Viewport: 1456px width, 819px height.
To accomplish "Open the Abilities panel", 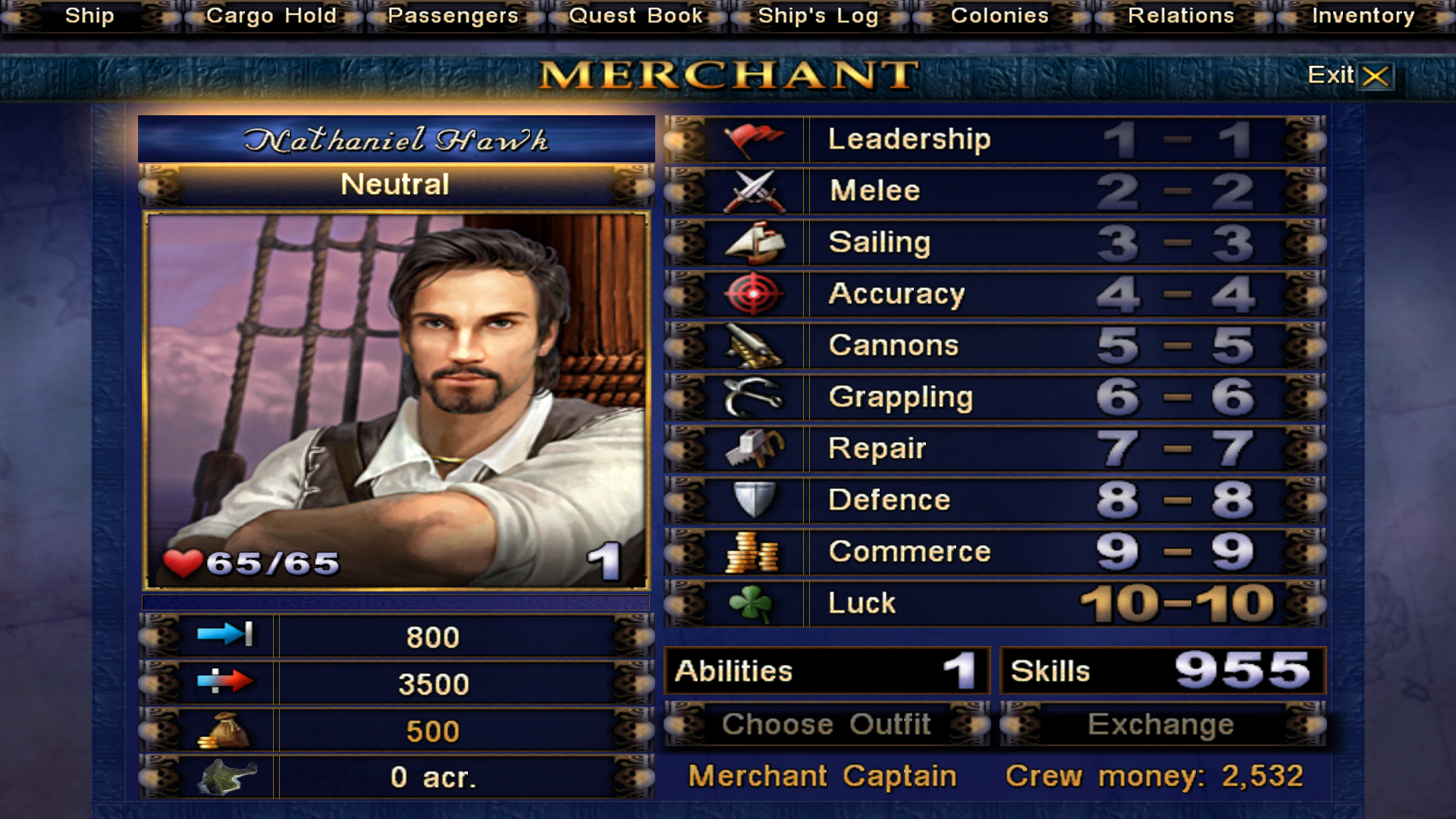I will tap(827, 670).
